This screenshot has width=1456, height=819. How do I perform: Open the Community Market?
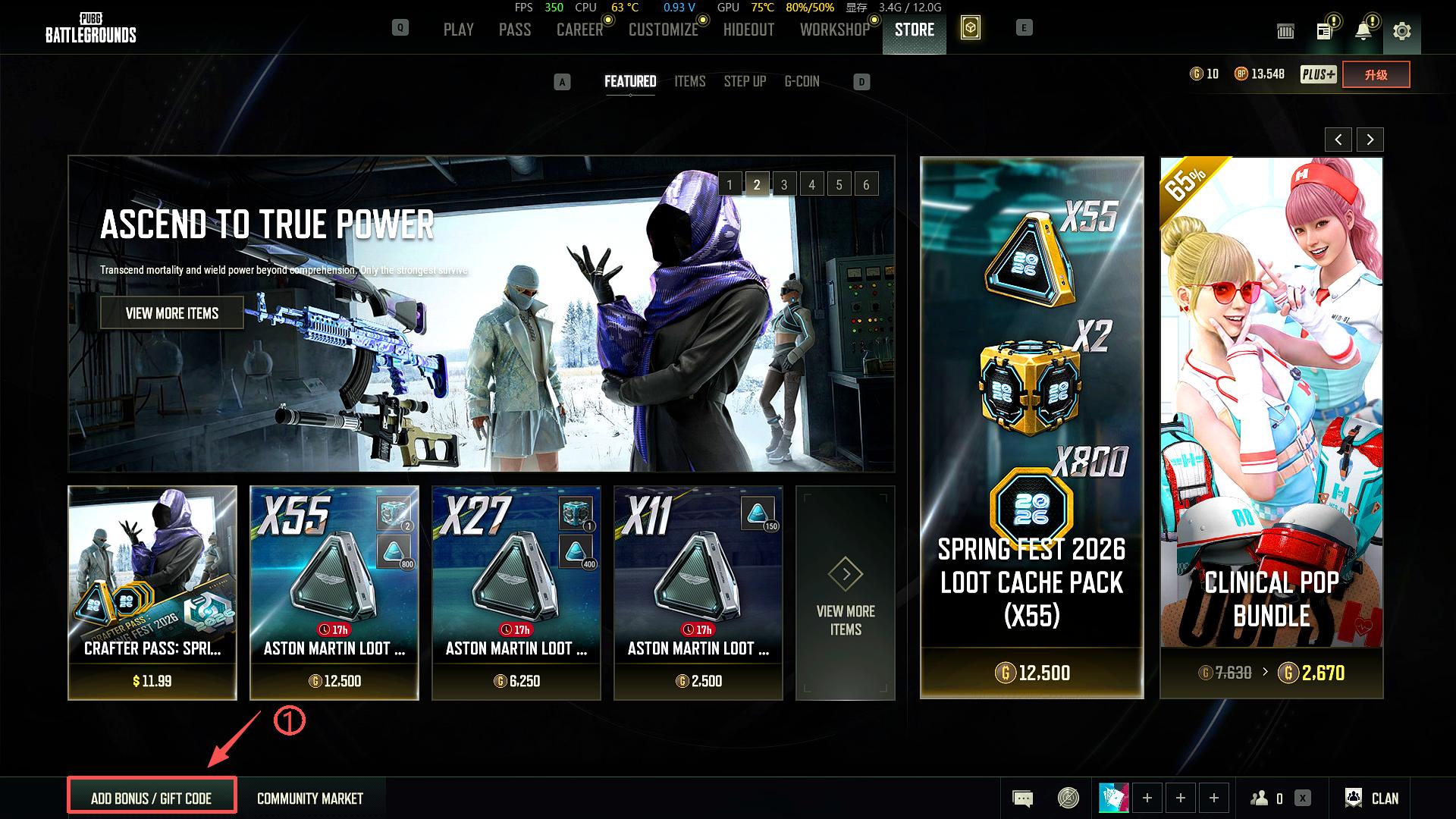coord(309,798)
